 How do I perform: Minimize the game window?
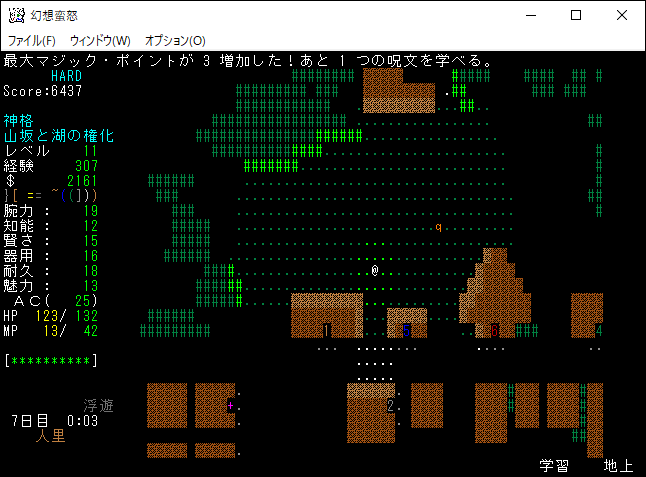[530, 15]
